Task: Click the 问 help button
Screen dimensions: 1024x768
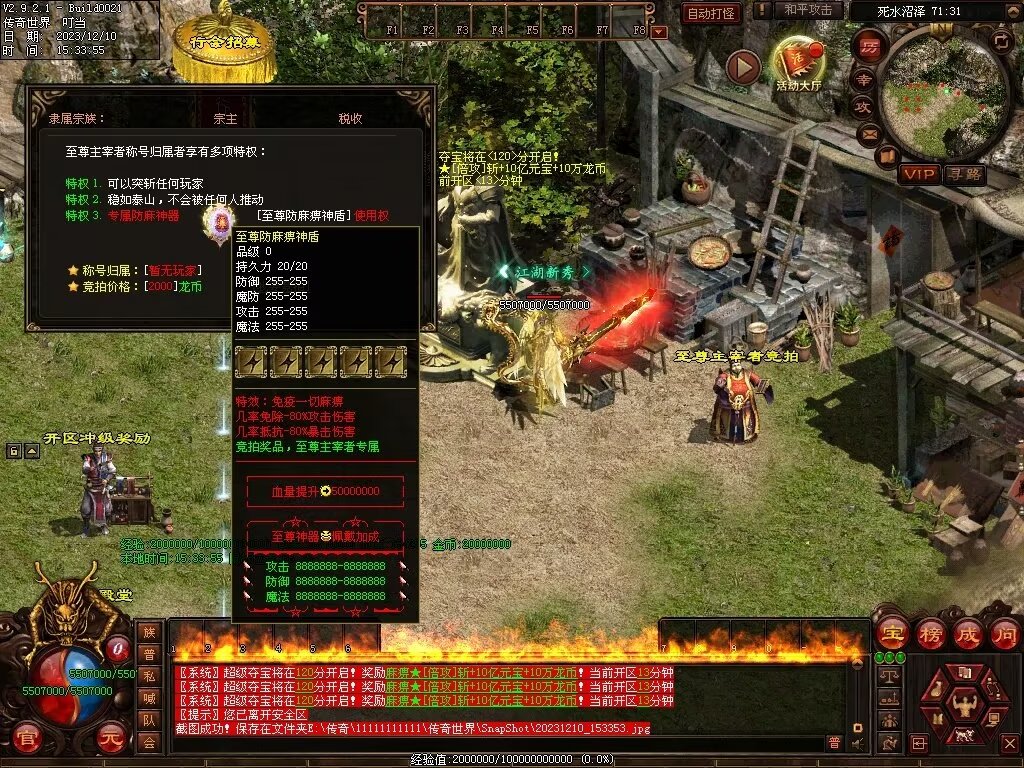Action: pos(1004,633)
